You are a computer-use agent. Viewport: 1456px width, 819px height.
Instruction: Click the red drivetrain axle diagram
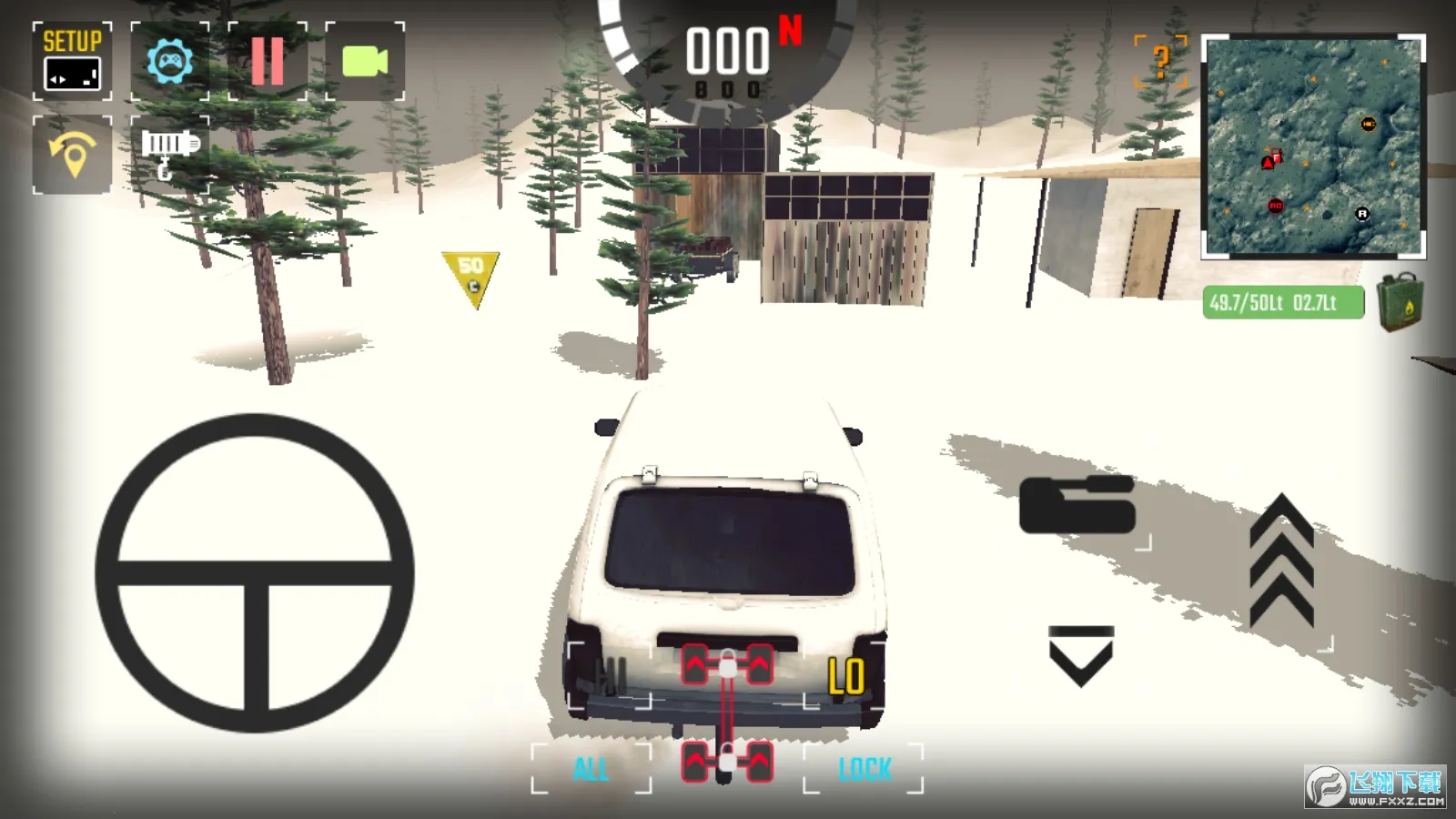point(727,714)
